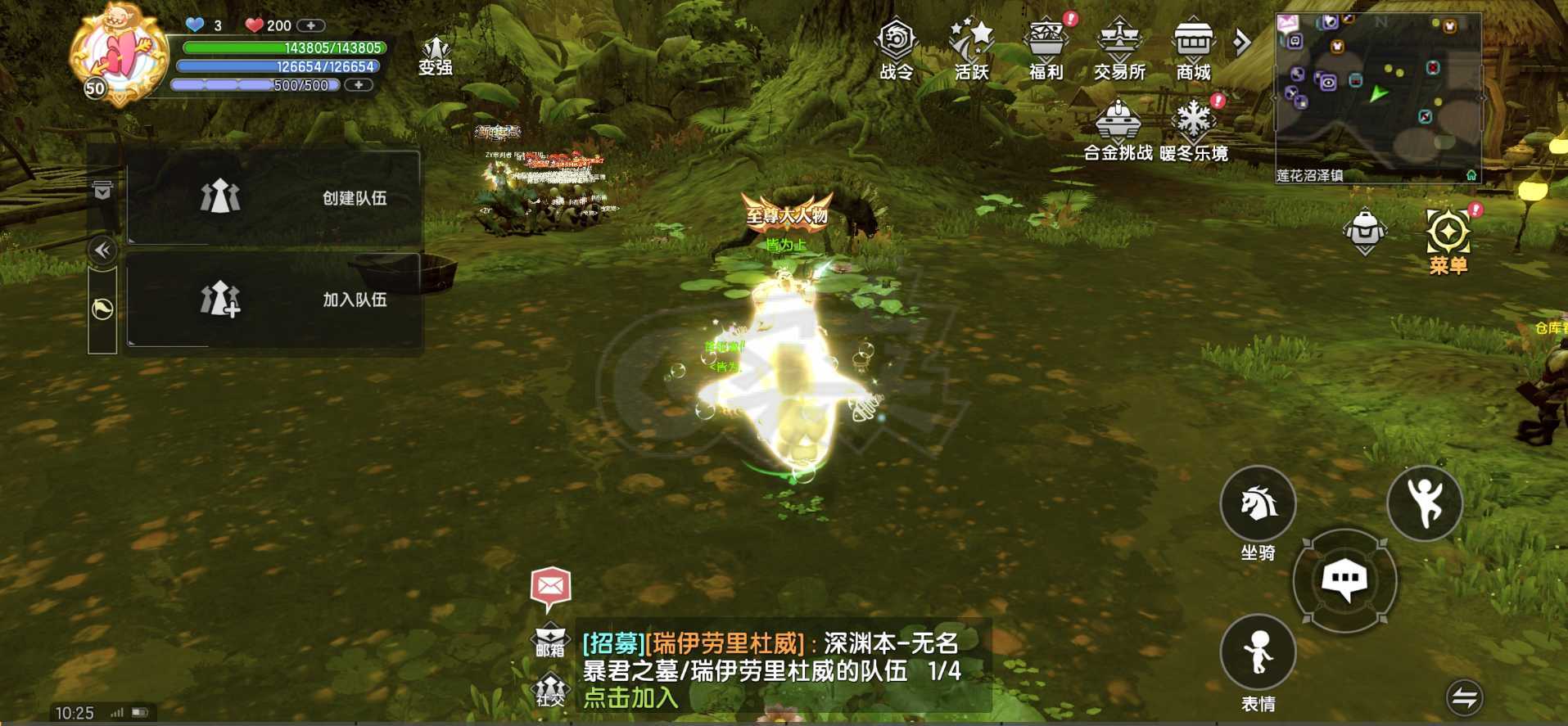Join the recruit via 点击加入 link

[x=629, y=697]
